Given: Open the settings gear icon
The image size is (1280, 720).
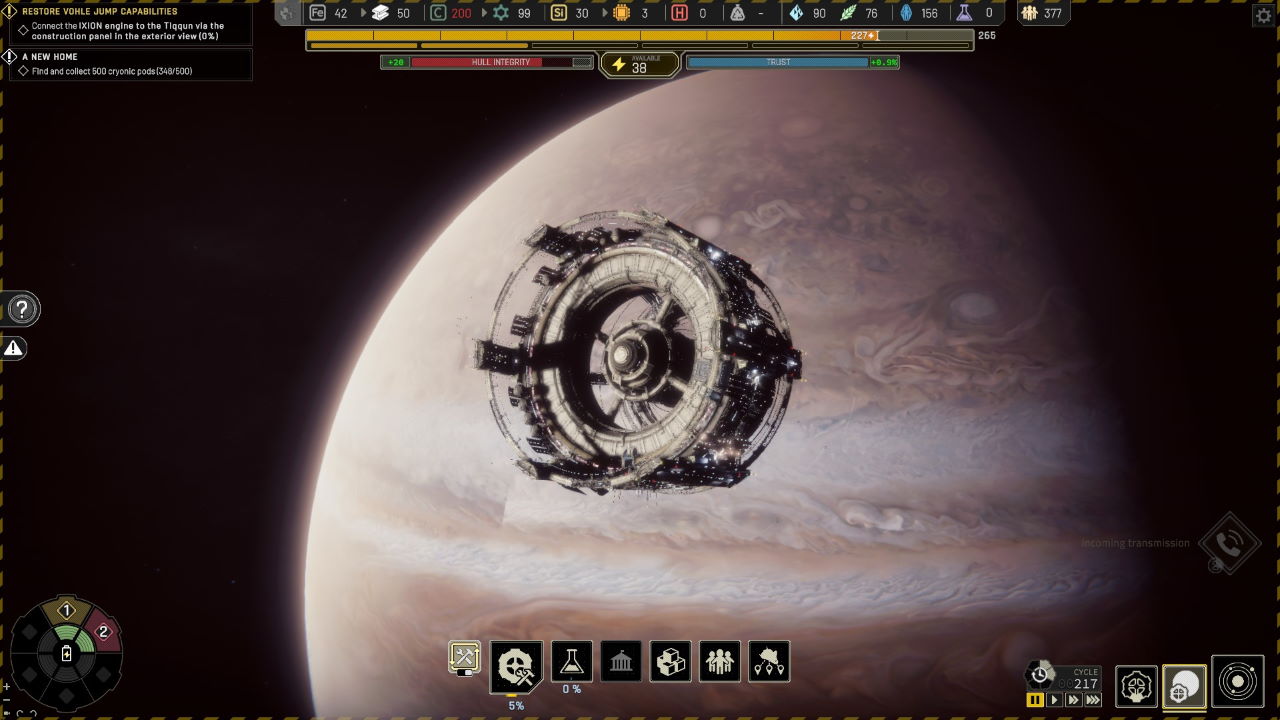Looking at the screenshot, I should coord(1262,15).
